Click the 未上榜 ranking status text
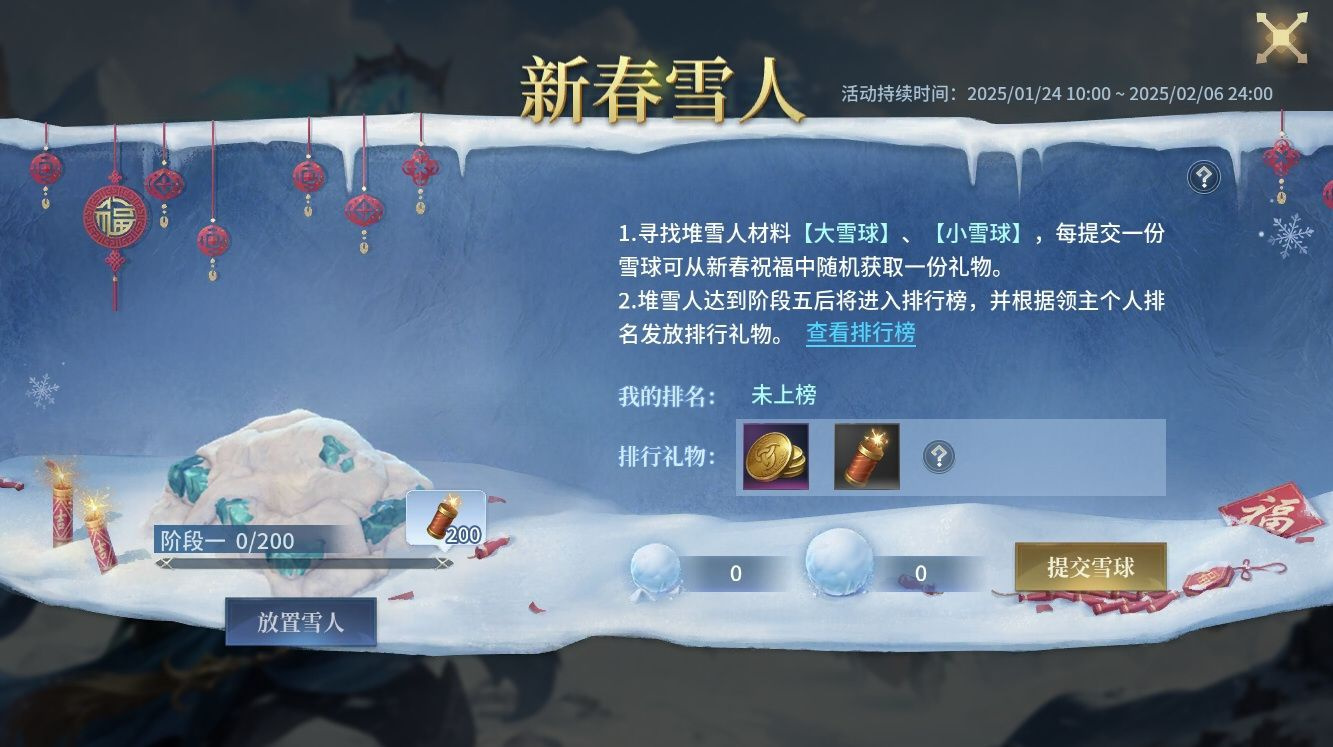Screen dimensions: 1333x747 pyautogui.click(x=783, y=395)
